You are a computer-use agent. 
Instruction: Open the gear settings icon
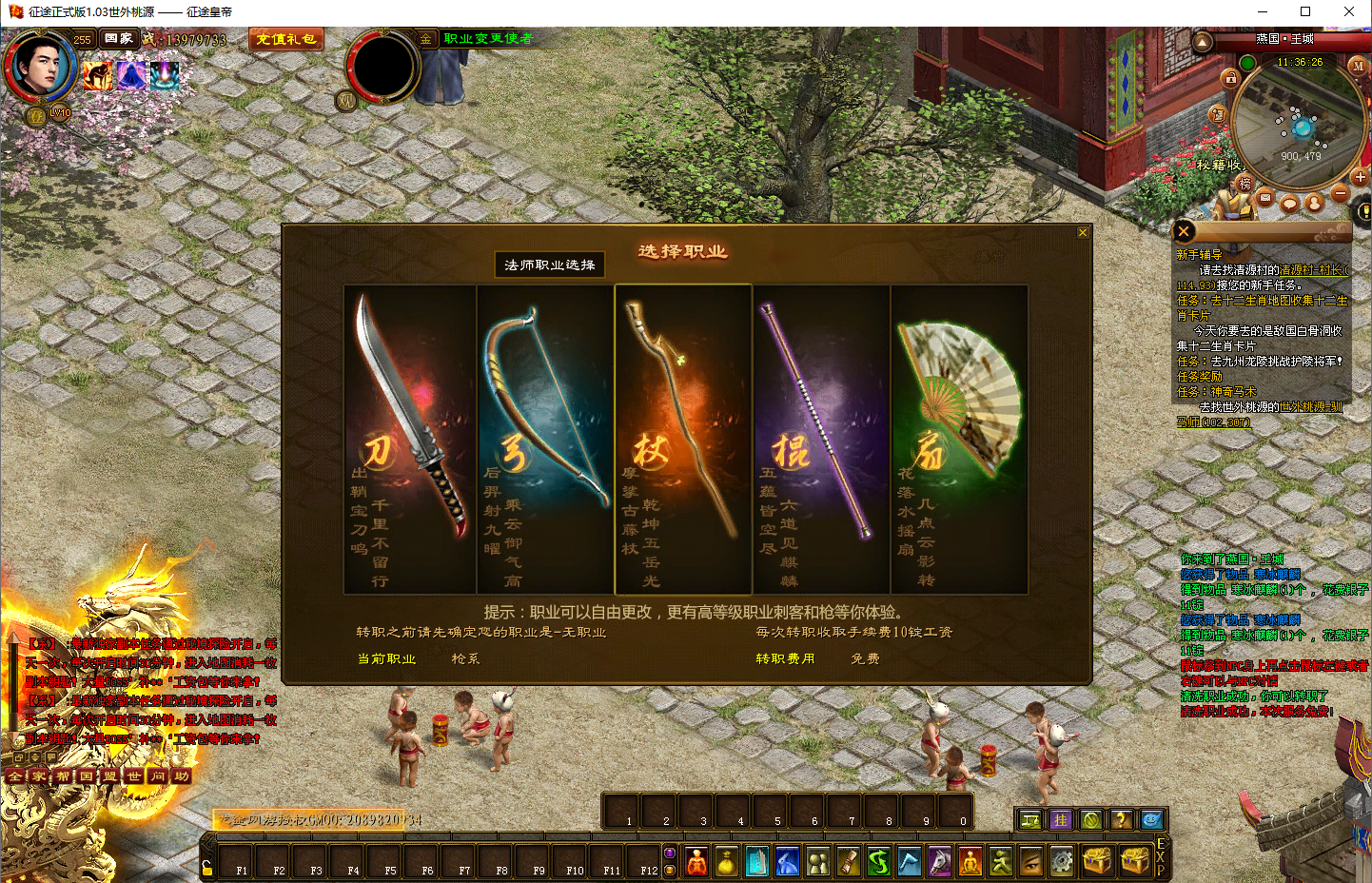tap(1062, 861)
